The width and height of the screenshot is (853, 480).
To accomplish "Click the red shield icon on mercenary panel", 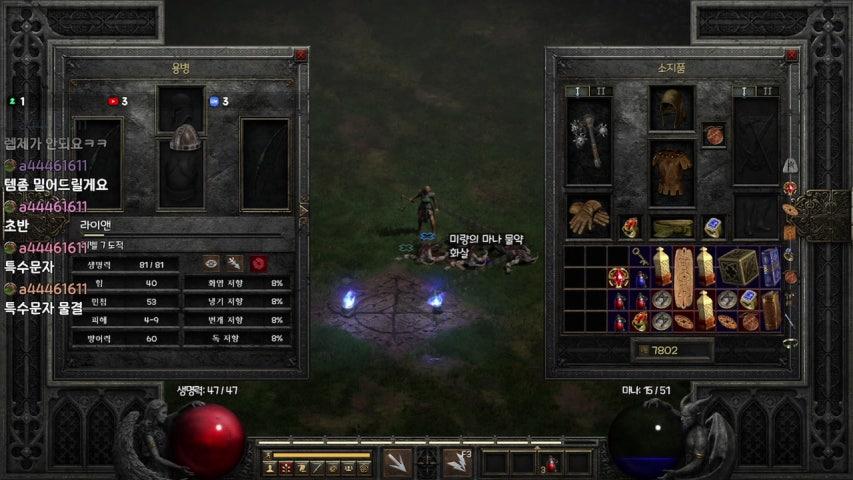I will (x=258, y=263).
